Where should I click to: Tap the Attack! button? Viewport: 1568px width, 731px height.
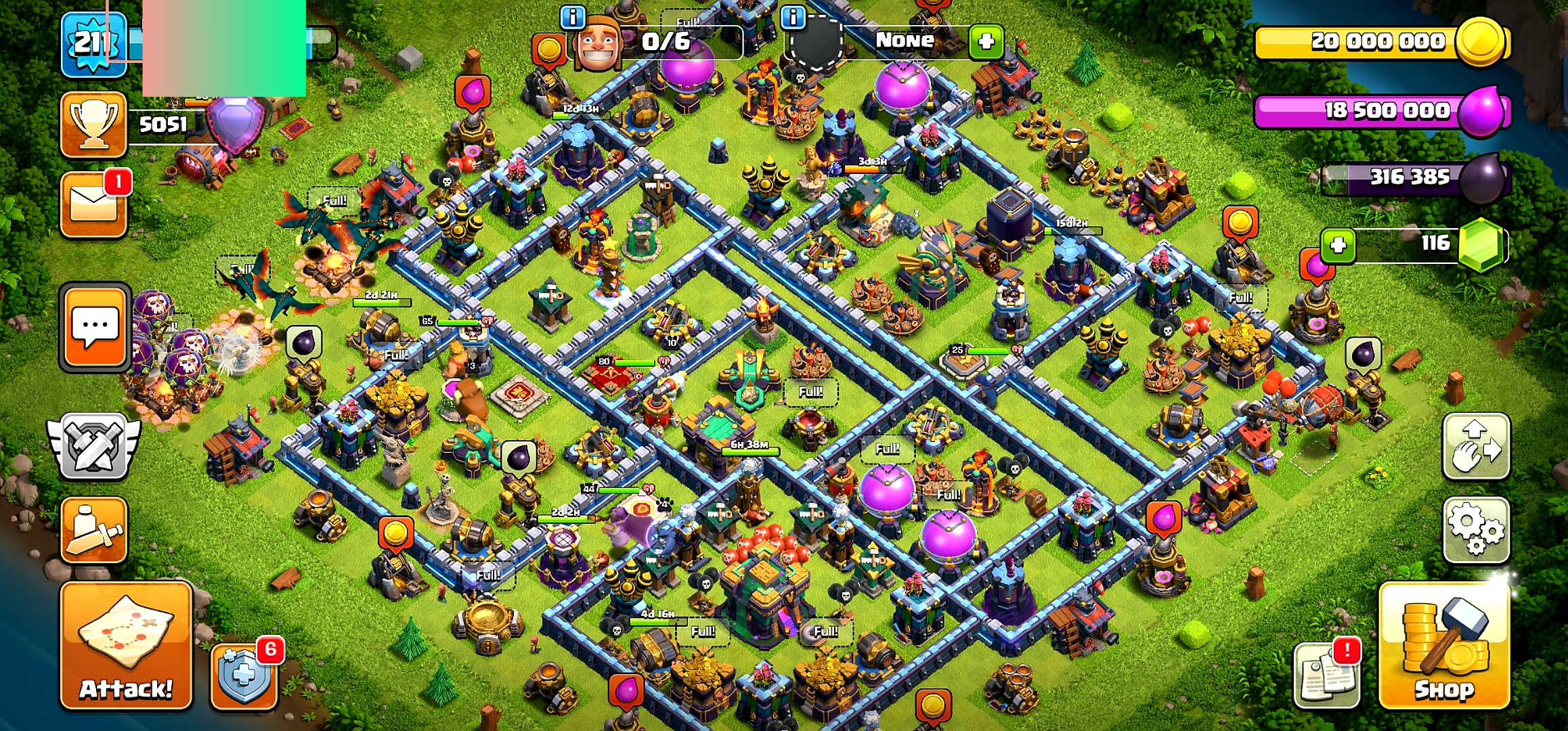[x=126, y=647]
